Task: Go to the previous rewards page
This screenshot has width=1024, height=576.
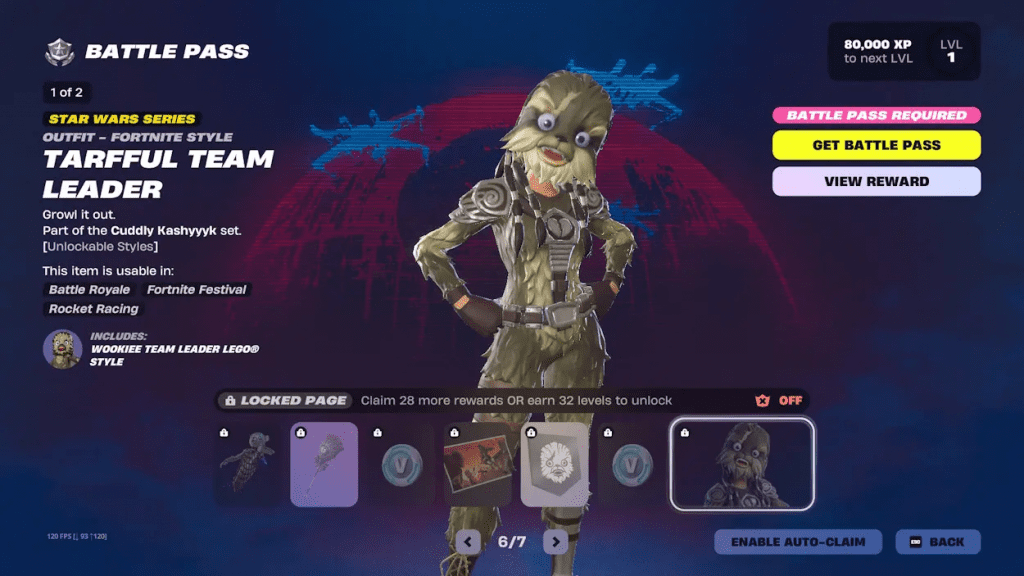Action: (x=468, y=542)
